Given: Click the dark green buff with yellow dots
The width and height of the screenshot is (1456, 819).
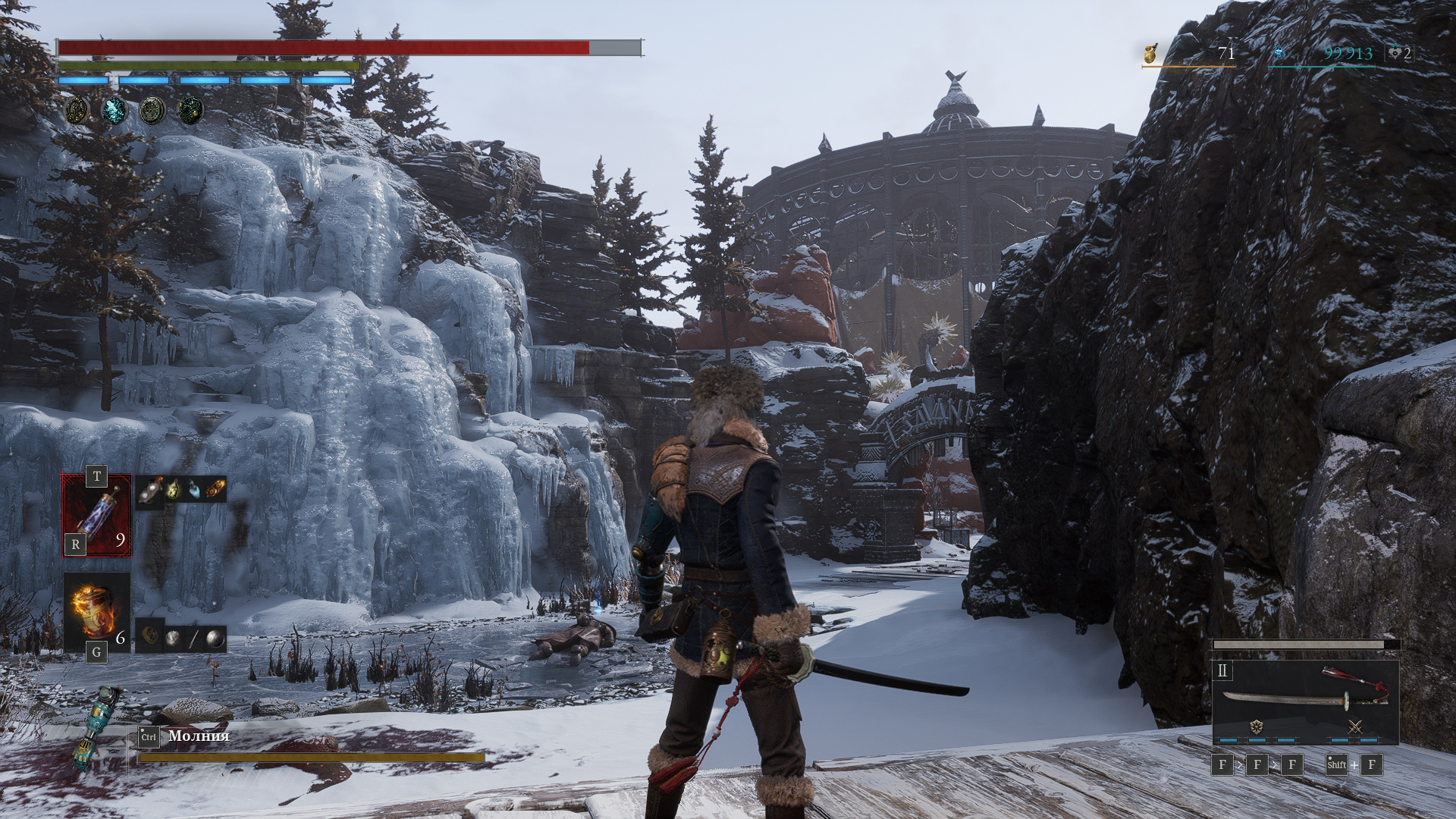Looking at the screenshot, I should [190, 111].
